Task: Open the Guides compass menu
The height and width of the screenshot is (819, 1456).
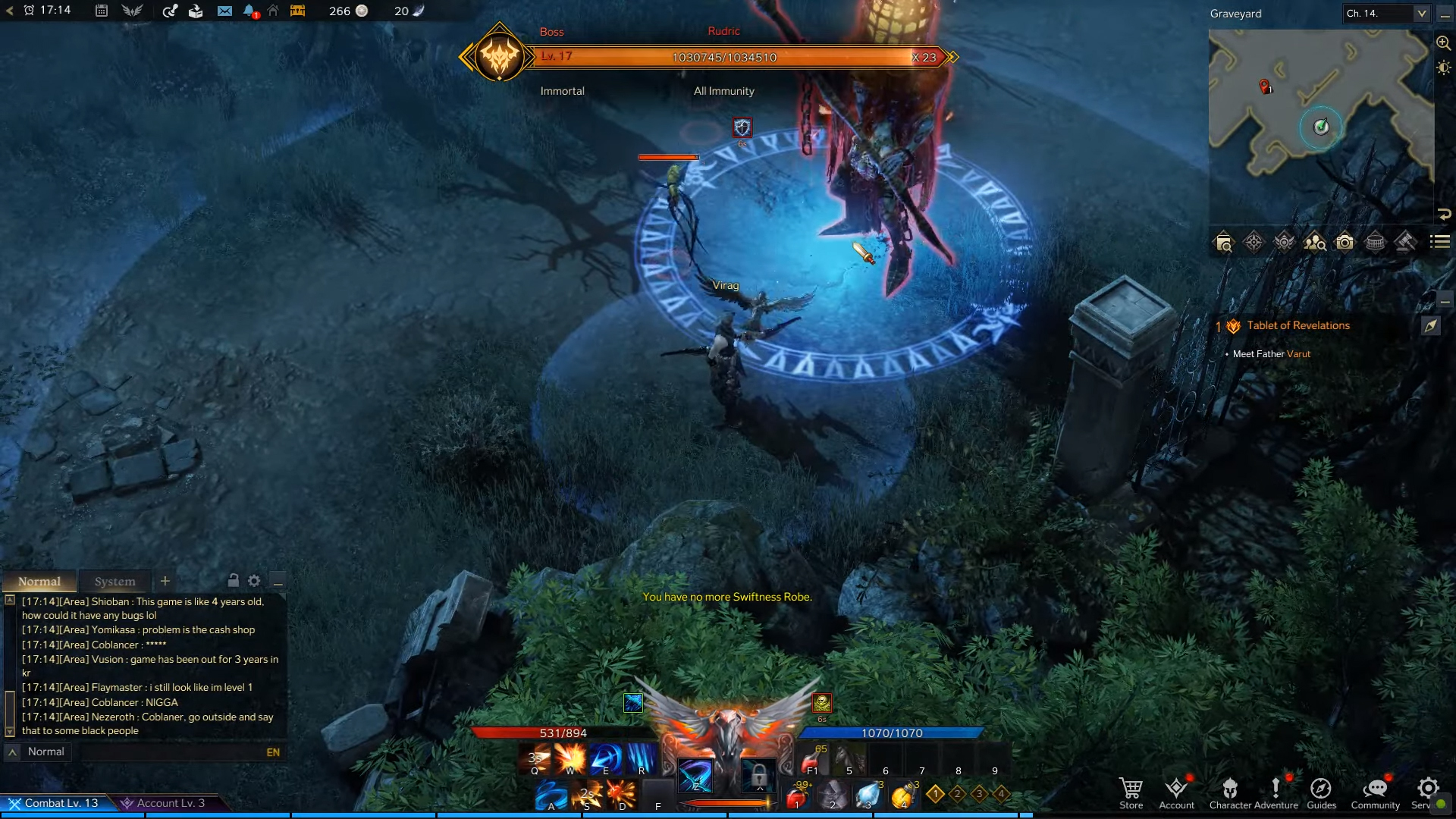Action: pyautogui.click(x=1321, y=792)
